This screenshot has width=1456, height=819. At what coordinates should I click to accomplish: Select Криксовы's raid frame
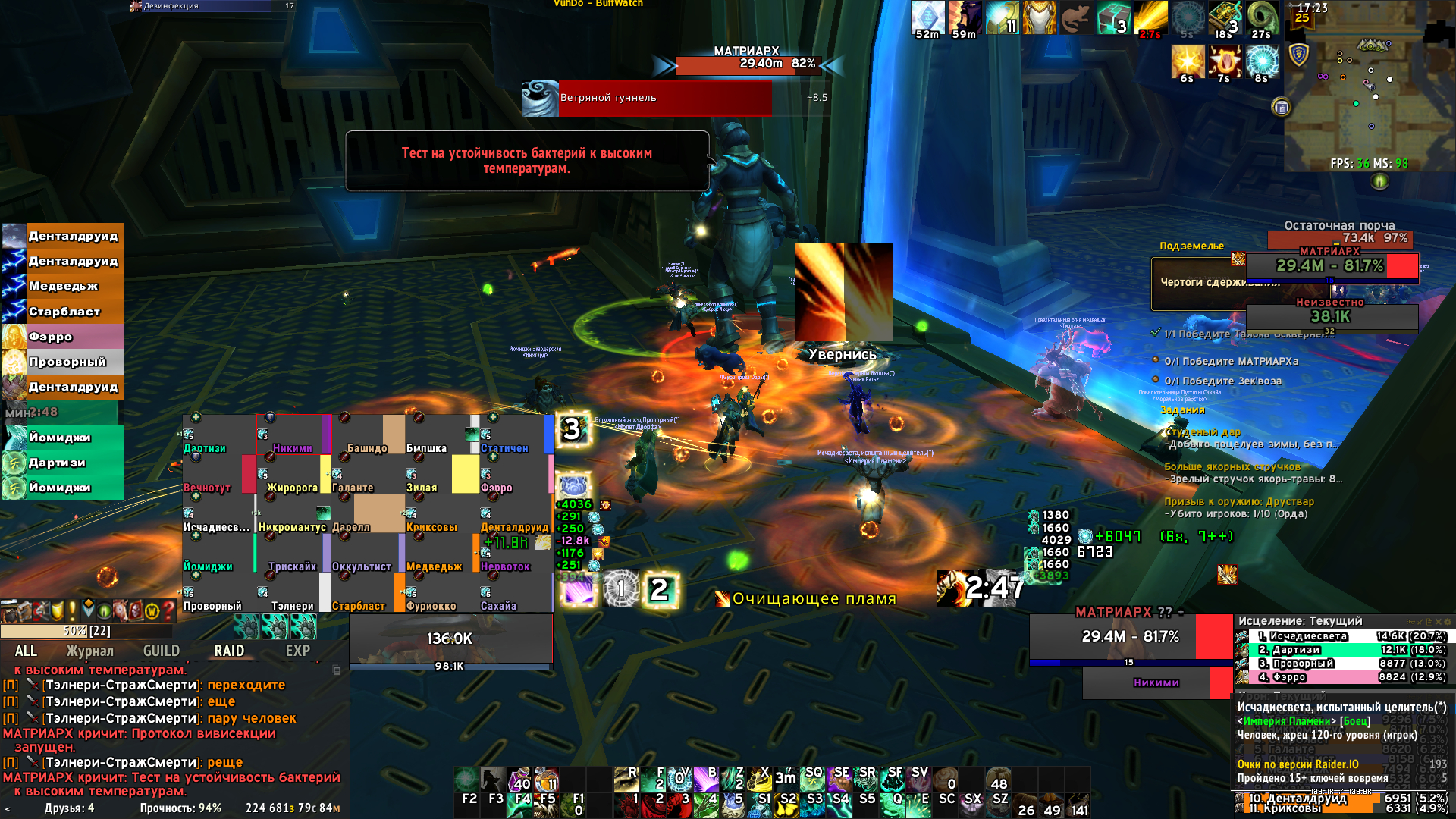434,514
